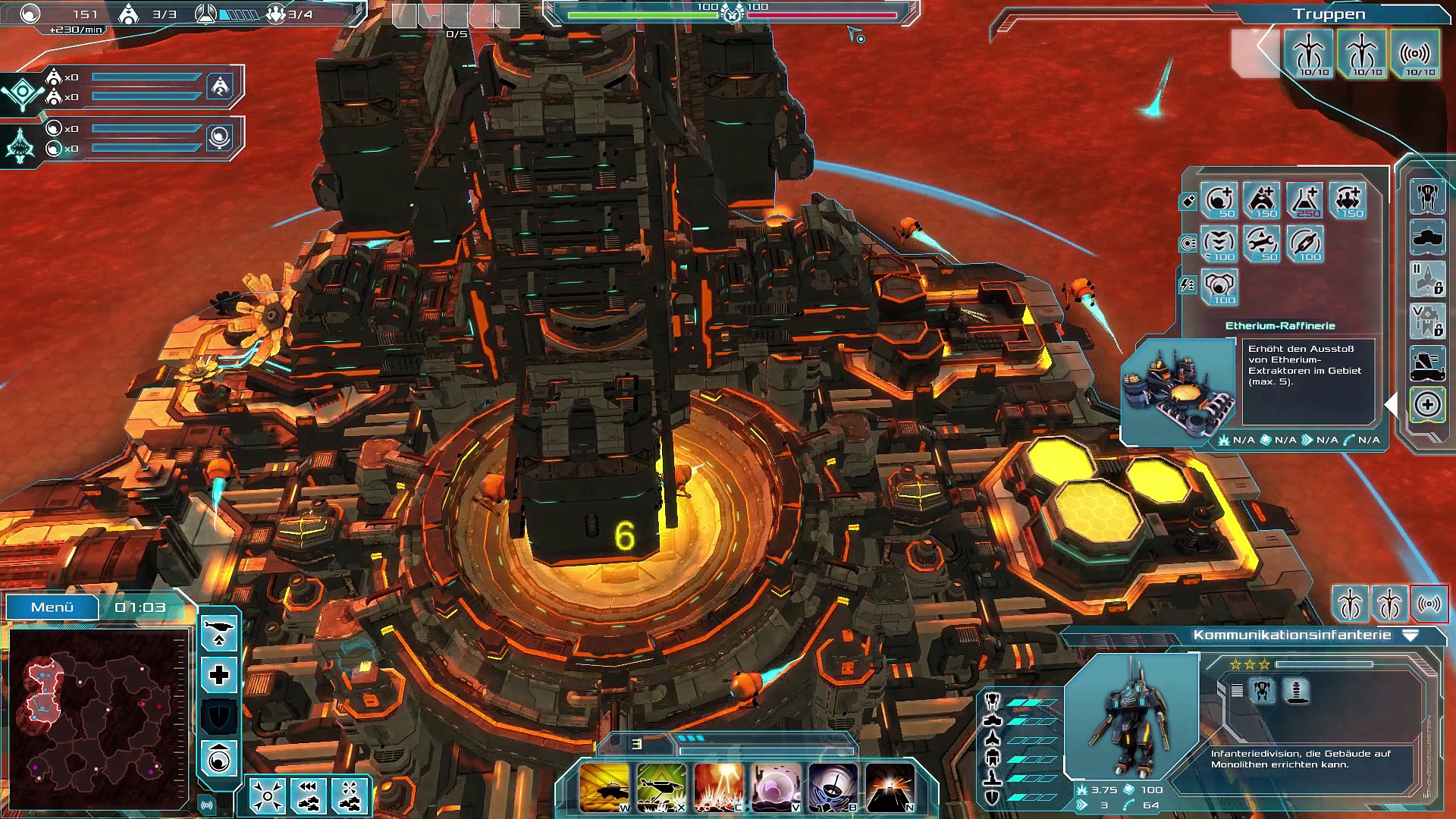The height and width of the screenshot is (819, 1456).
Task: Click the dropship transport command button
Action: 219,632
